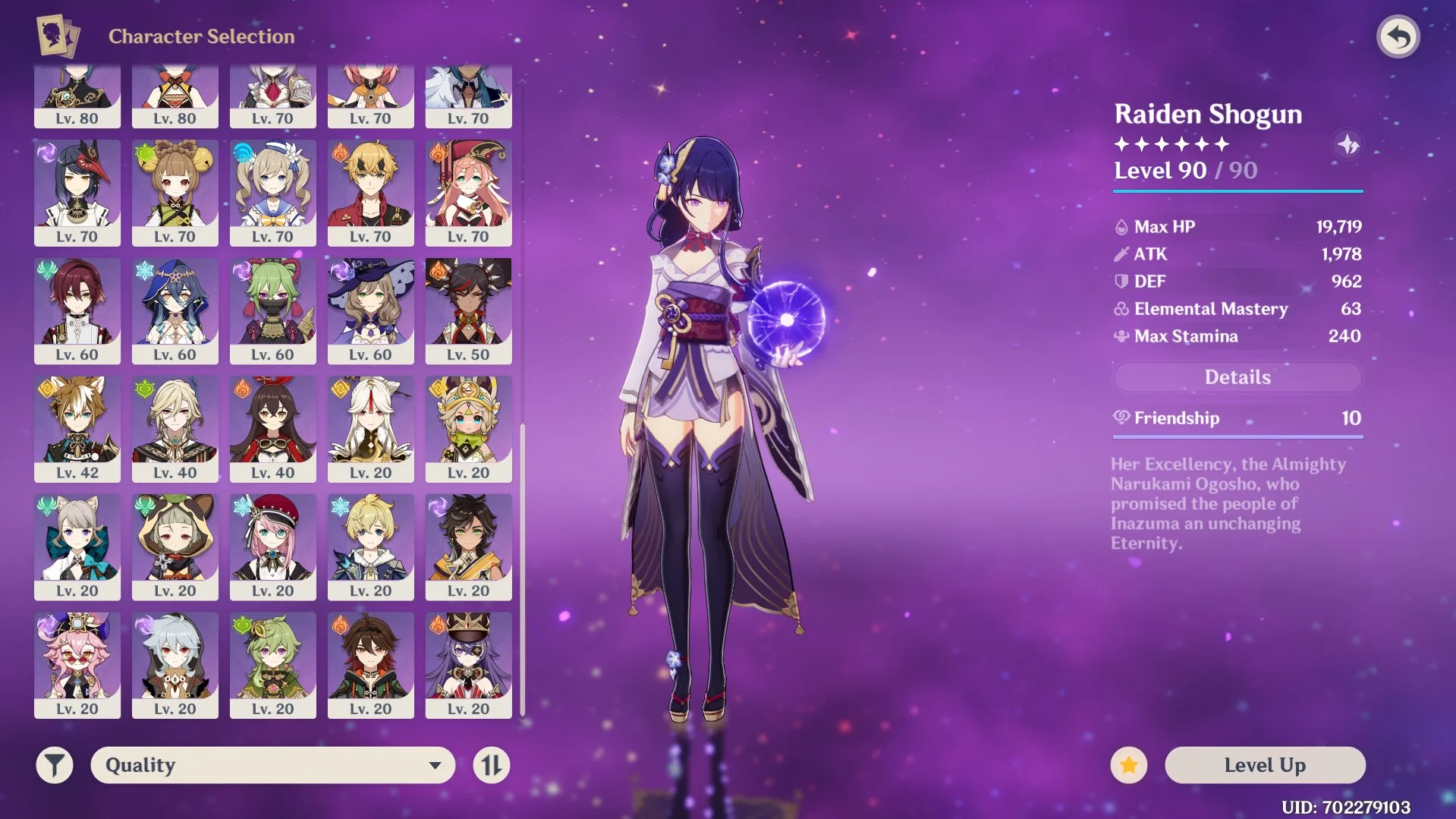Open the filter funnel options
Image resolution: width=1456 pixels, height=819 pixels.
pyautogui.click(x=53, y=765)
